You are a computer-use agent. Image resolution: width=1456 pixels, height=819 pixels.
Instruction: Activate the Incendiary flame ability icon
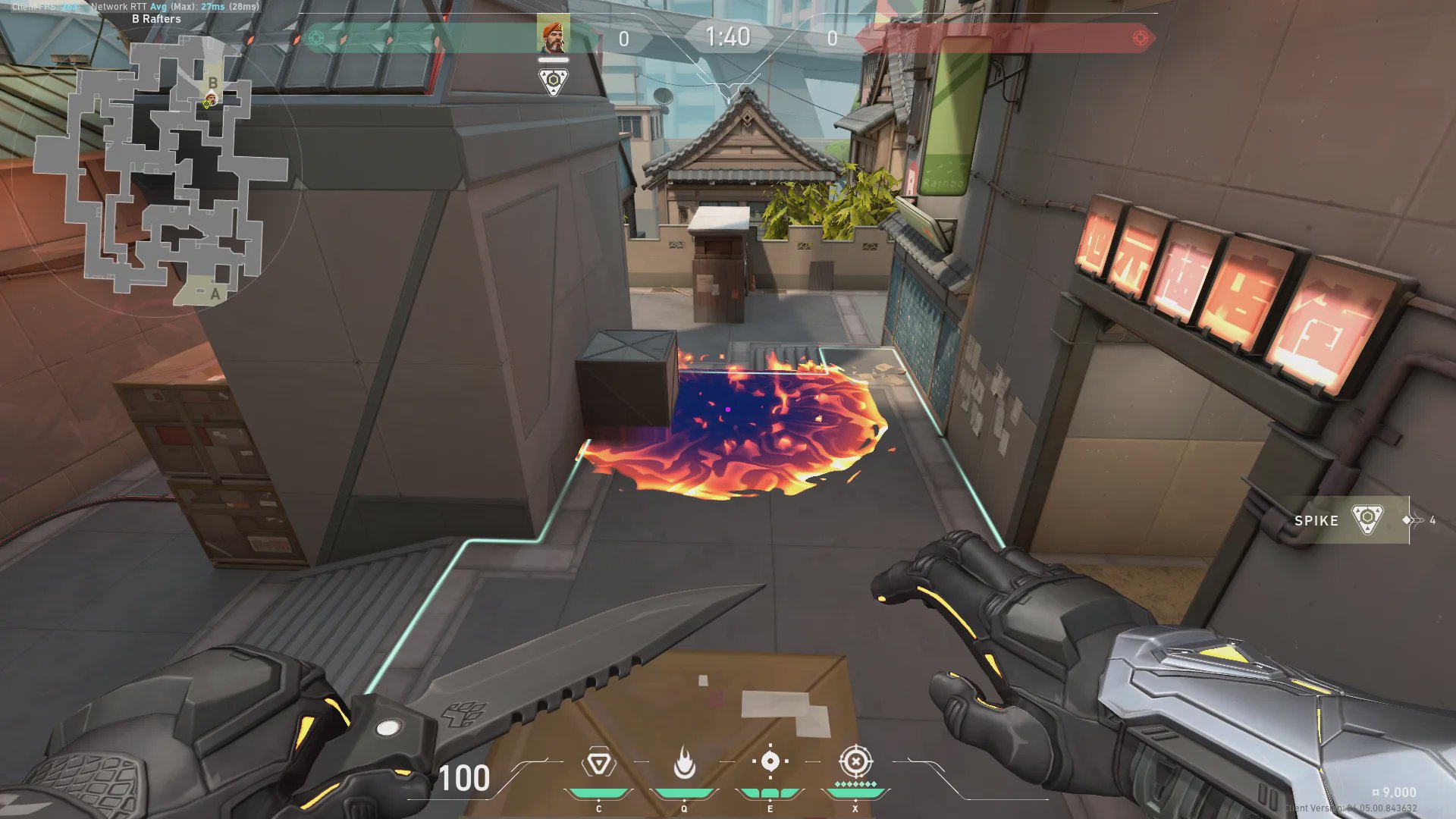[x=684, y=763]
